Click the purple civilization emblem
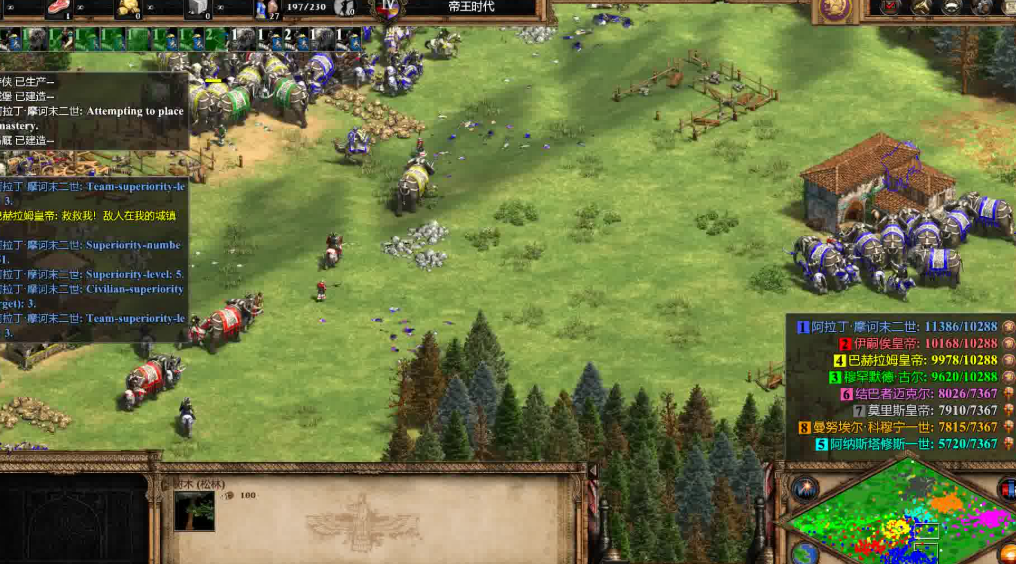This screenshot has height=564, width=1016. coord(832,9)
